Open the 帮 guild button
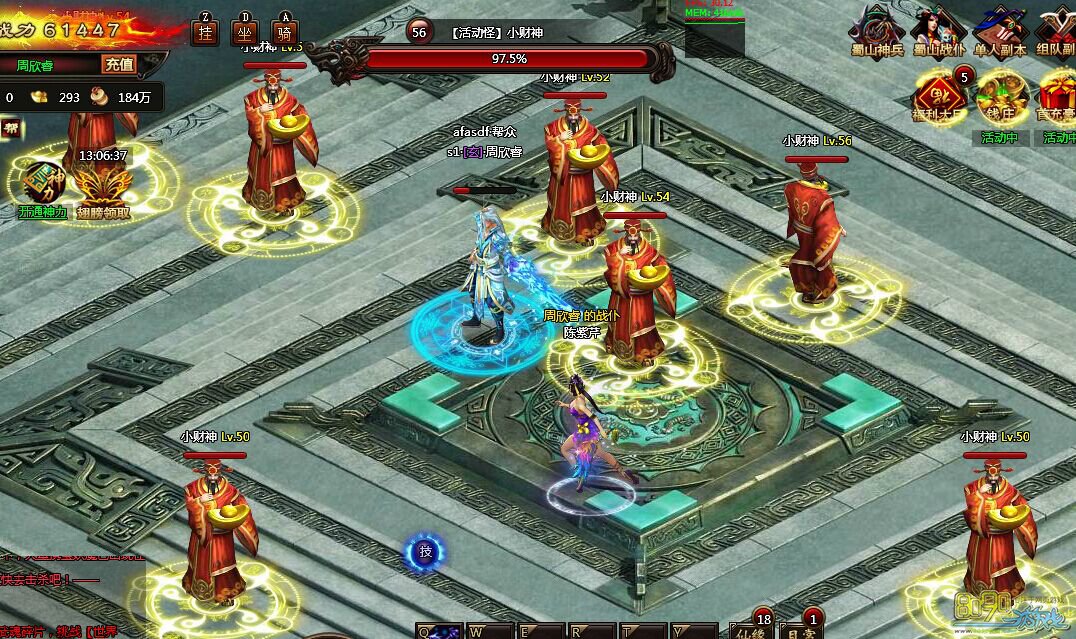This screenshot has width=1076, height=639. click(12, 128)
